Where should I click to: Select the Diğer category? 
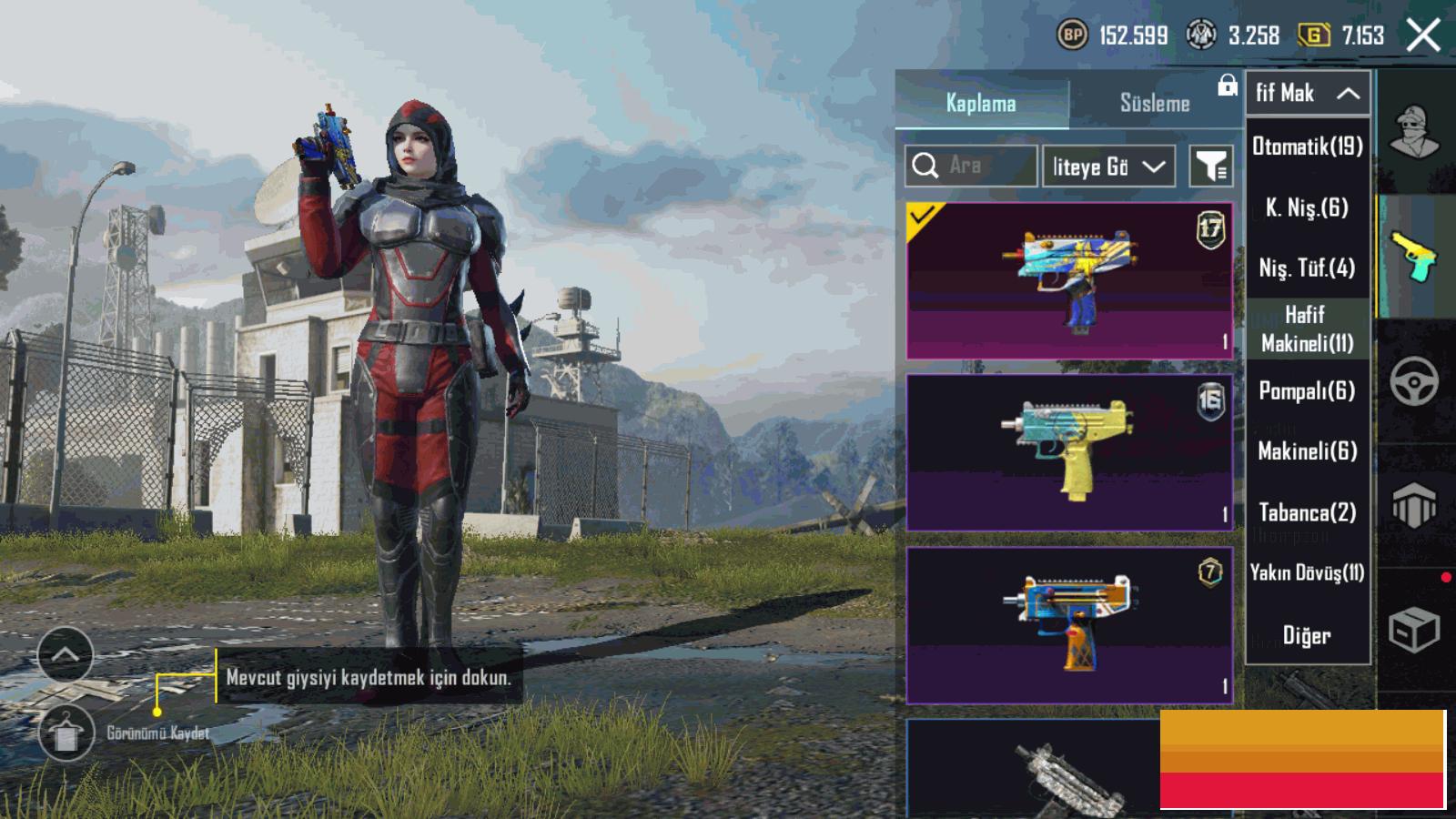(1308, 635)
